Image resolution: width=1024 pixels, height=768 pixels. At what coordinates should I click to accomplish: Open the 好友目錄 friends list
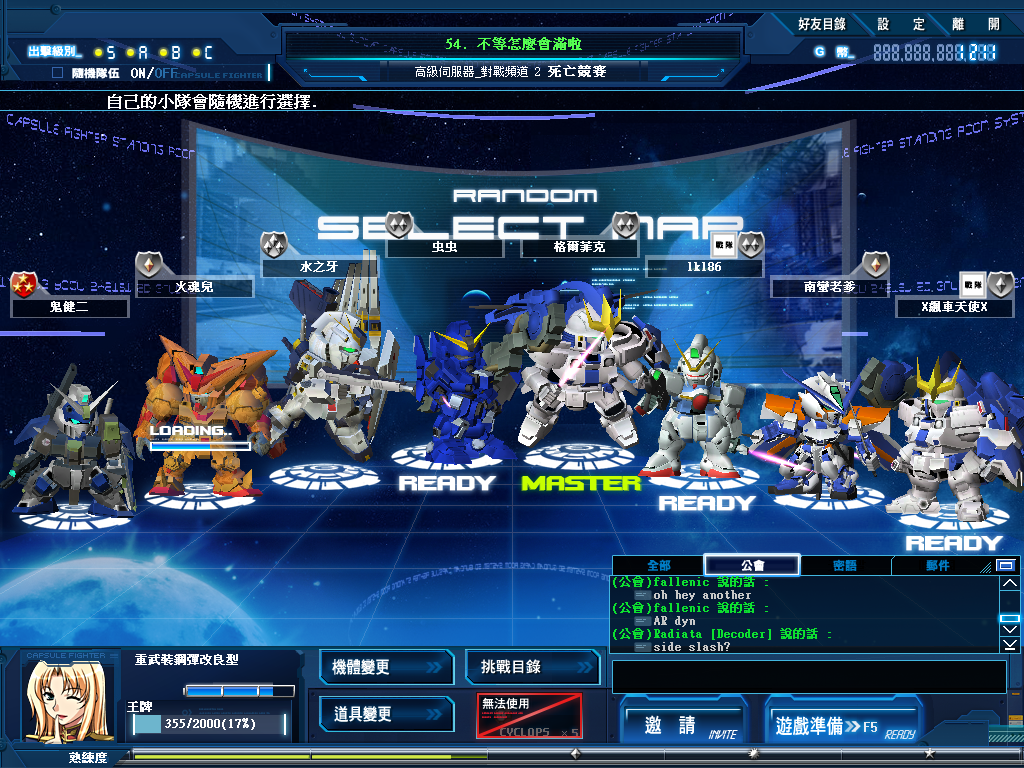(822, 24)
